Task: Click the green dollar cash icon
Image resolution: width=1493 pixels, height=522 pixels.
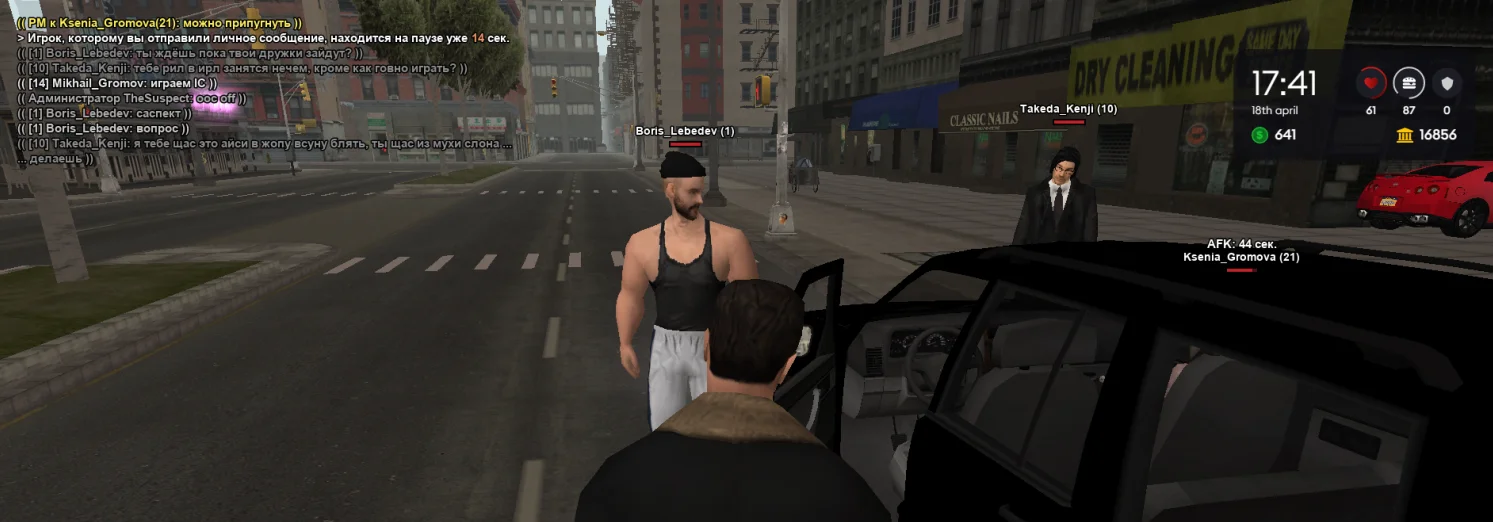Action: point(1260,135)
